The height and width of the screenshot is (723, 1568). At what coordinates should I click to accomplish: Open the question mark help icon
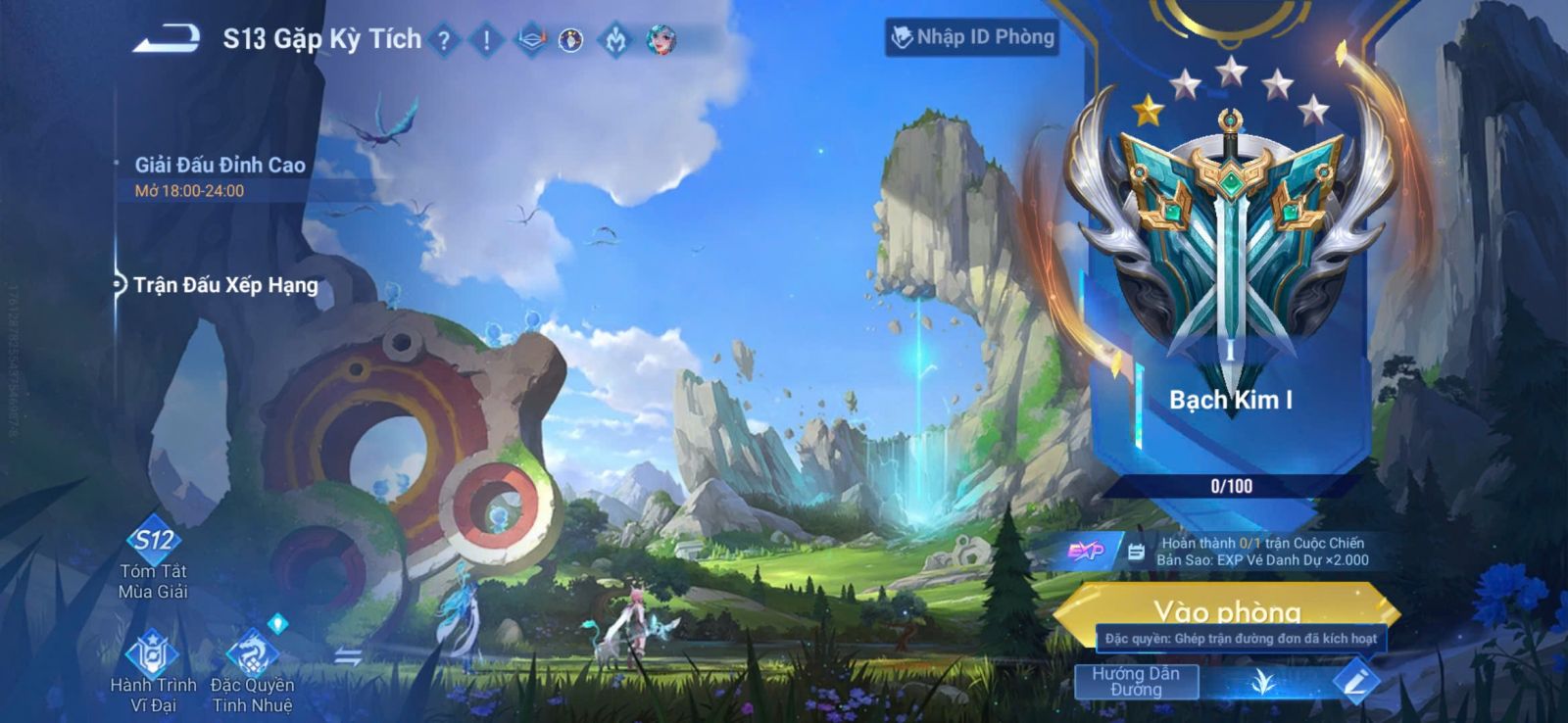click(x=444, y=40)
